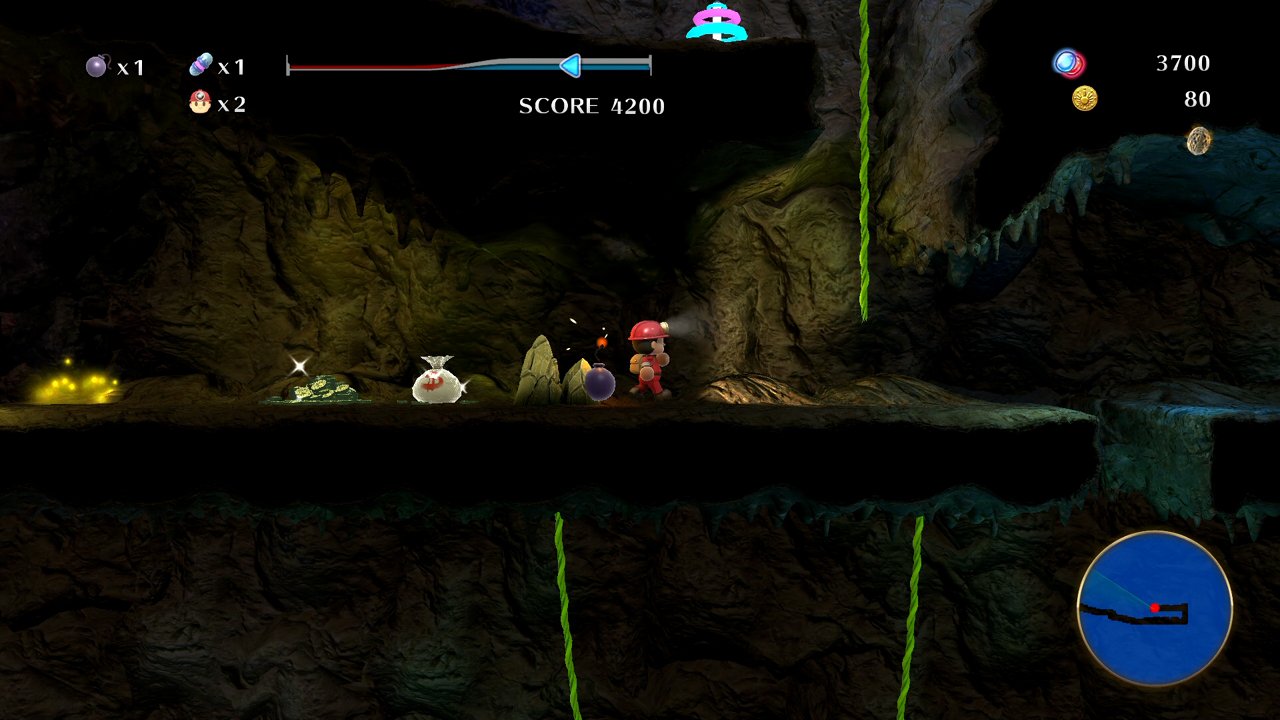Click the 80 coin counter number
Image resolution: width=1280 pixels, height=720 pixels.
pyautogui.click(x=1198, y=99)
